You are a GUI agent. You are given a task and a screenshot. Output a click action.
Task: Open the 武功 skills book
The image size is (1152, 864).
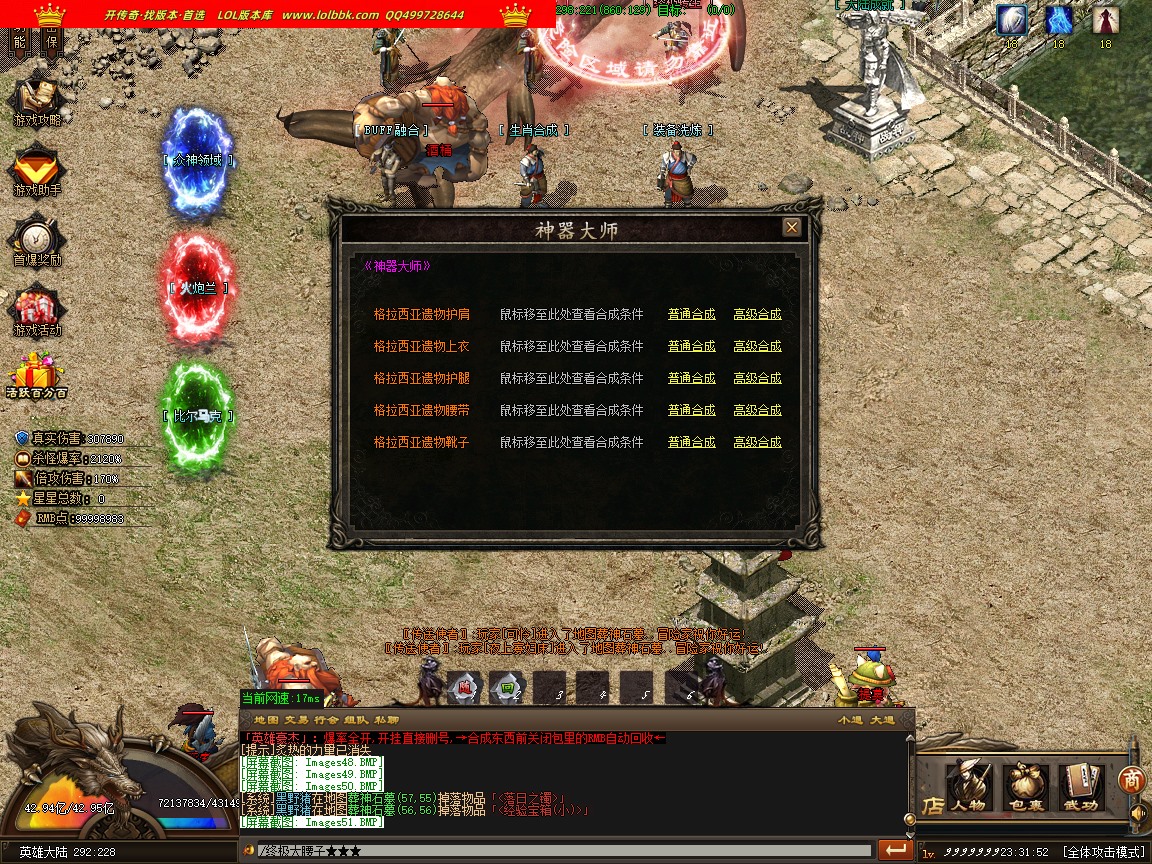1081,786
